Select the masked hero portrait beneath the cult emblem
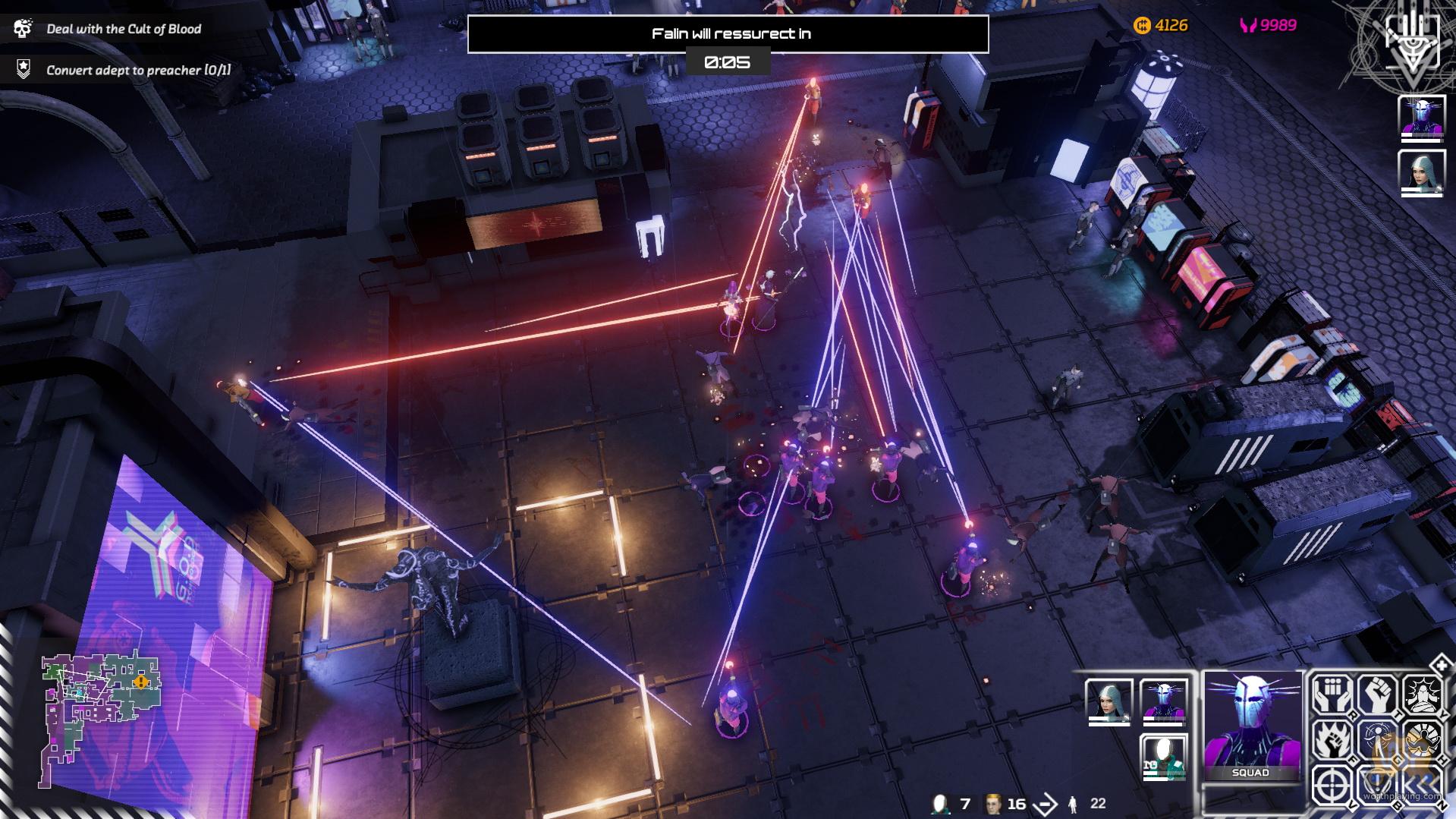 pos(1421,118)
